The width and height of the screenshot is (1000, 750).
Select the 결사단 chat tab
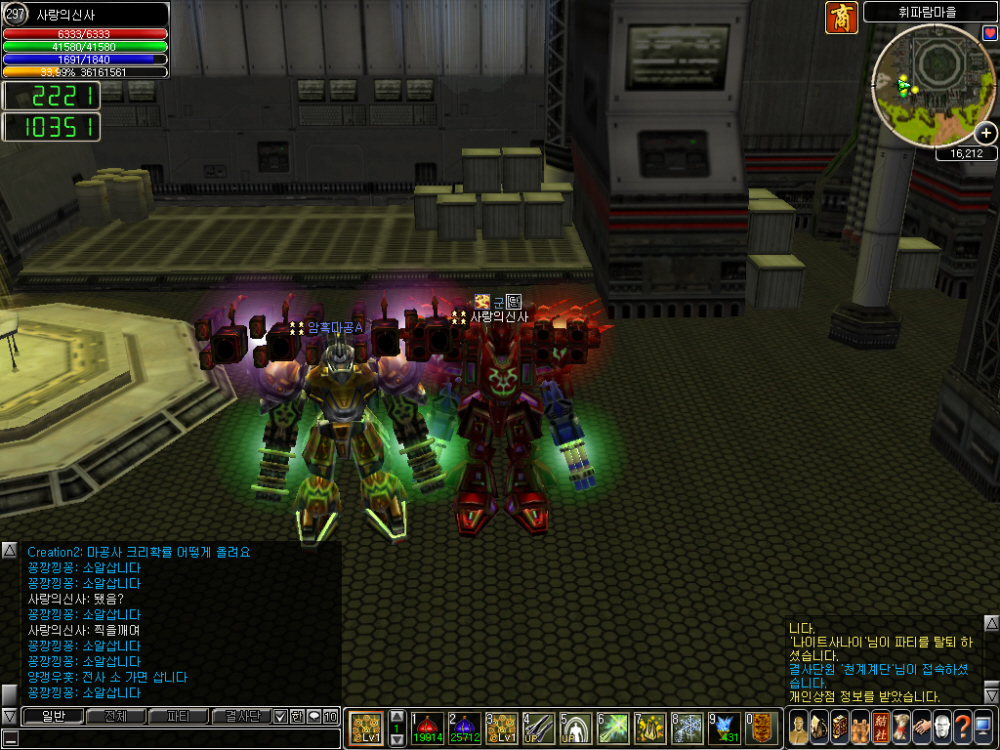pyautogui.click(x=241, y=716)
